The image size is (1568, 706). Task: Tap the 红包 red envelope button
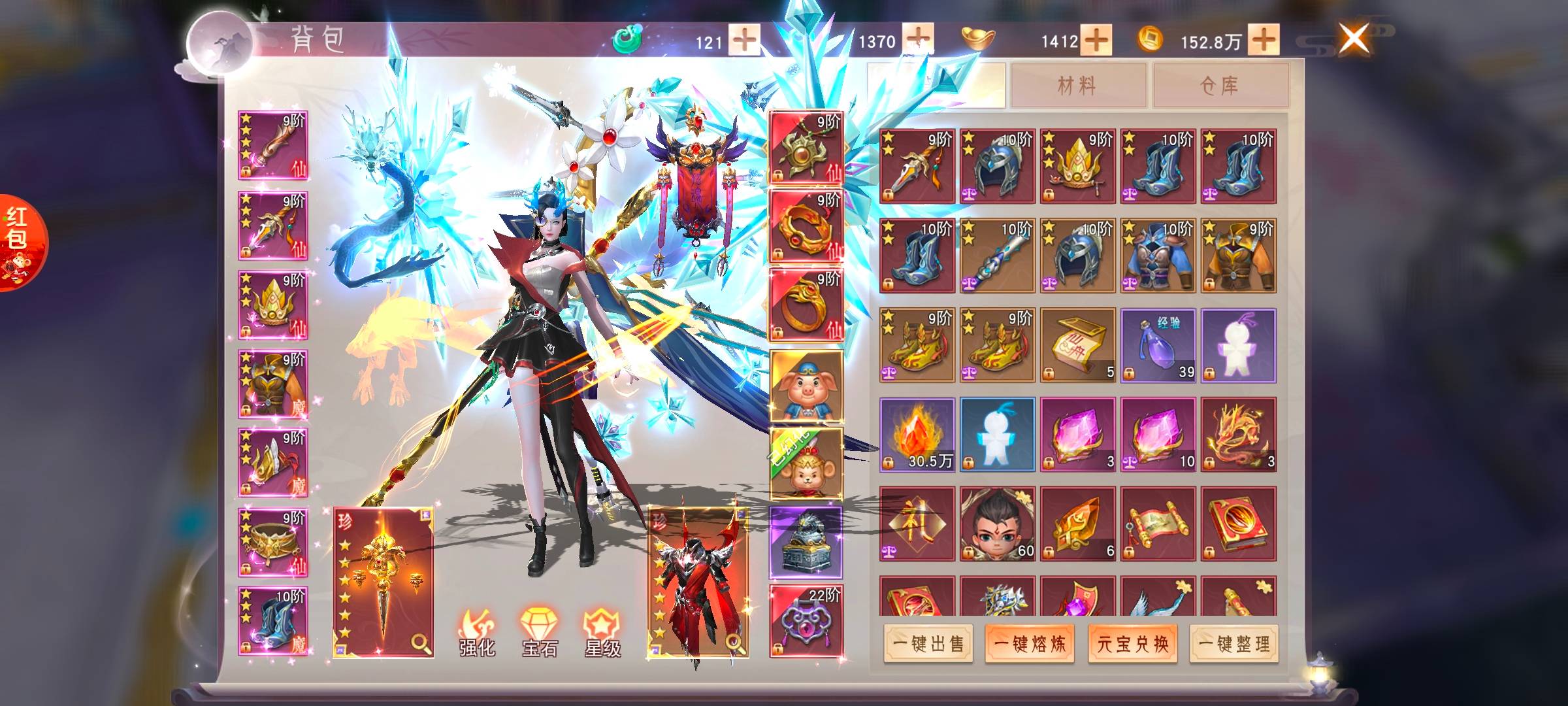20,242
